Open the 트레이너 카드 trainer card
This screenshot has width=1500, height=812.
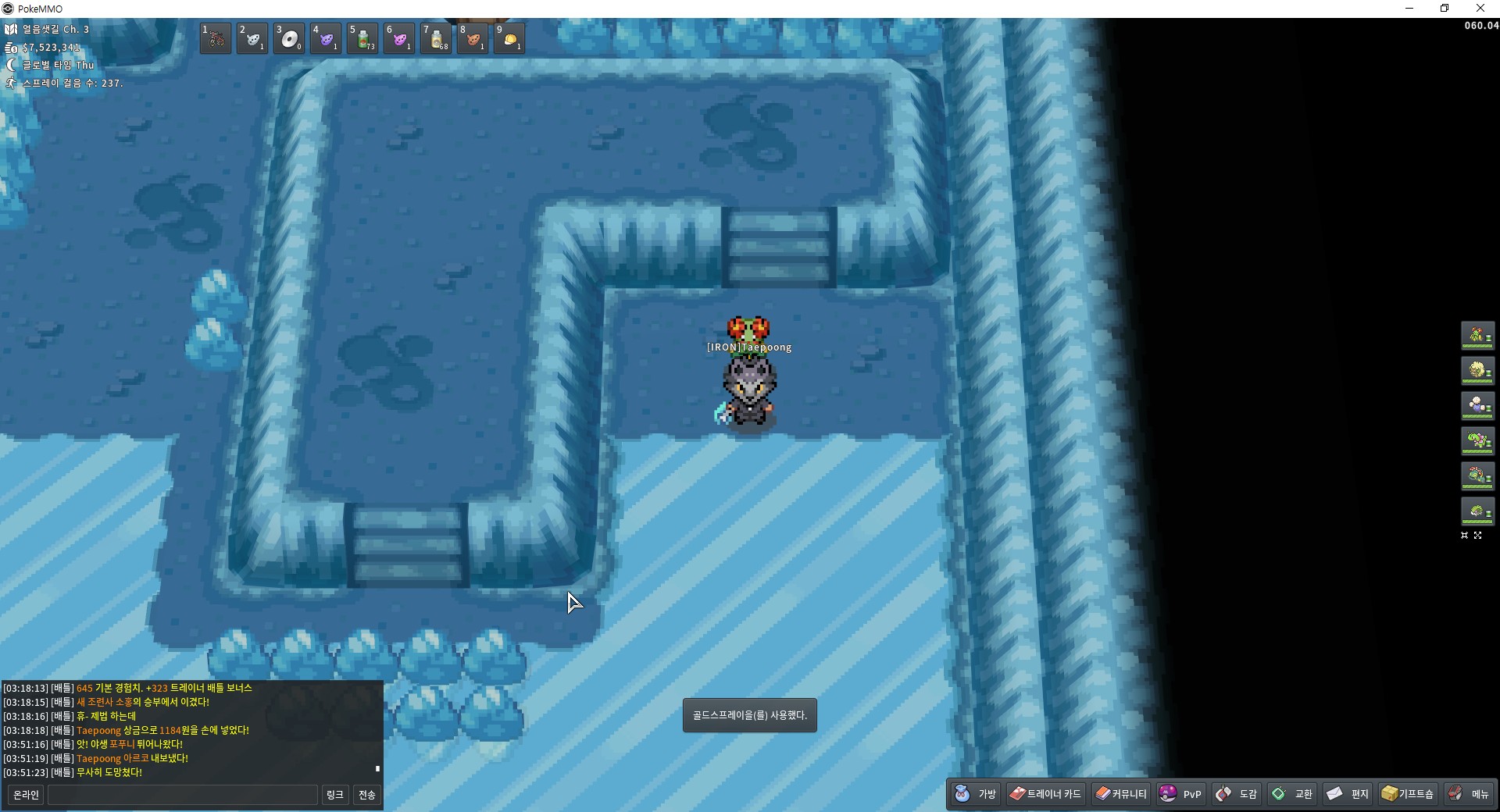coord(1045,794)
